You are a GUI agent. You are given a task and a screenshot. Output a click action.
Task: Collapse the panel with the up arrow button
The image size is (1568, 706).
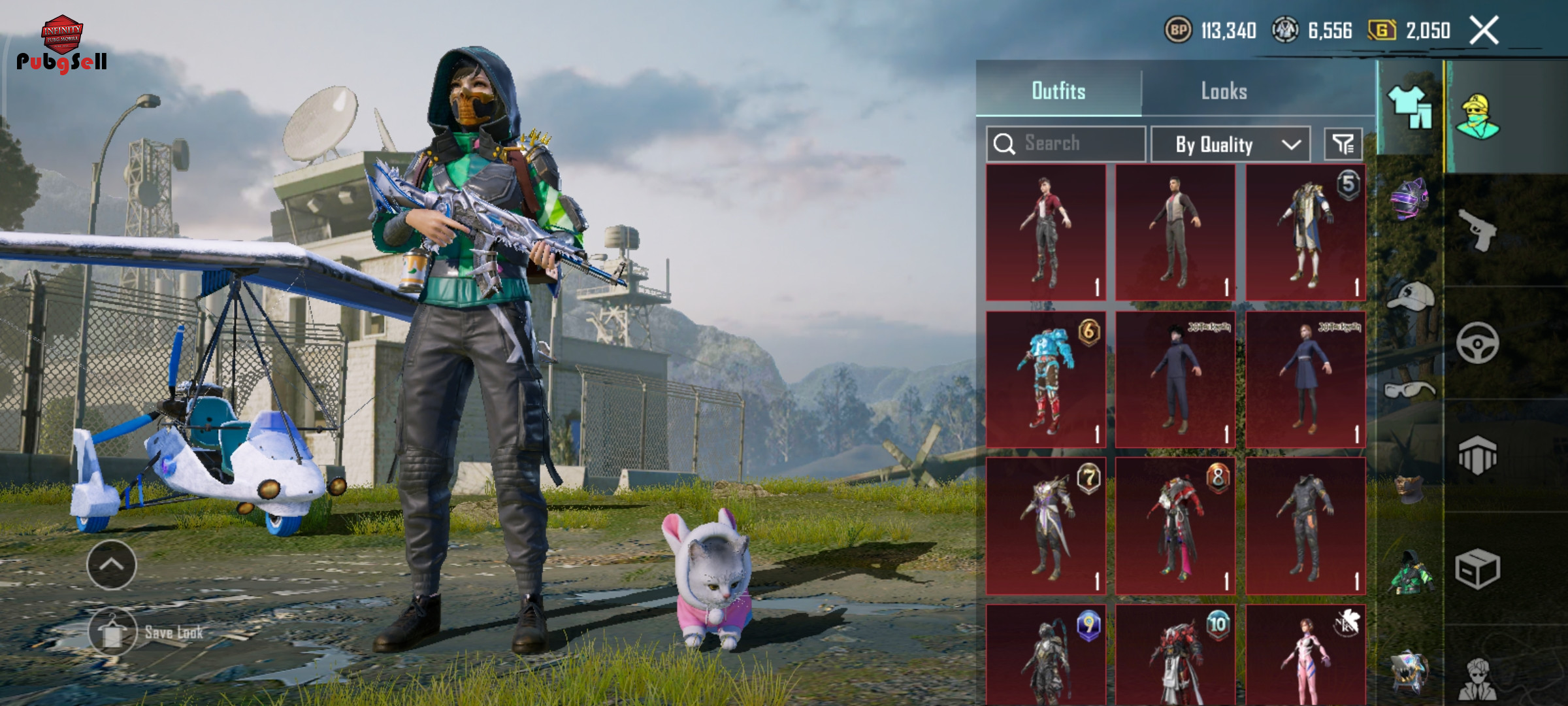(x=112, y=565)
